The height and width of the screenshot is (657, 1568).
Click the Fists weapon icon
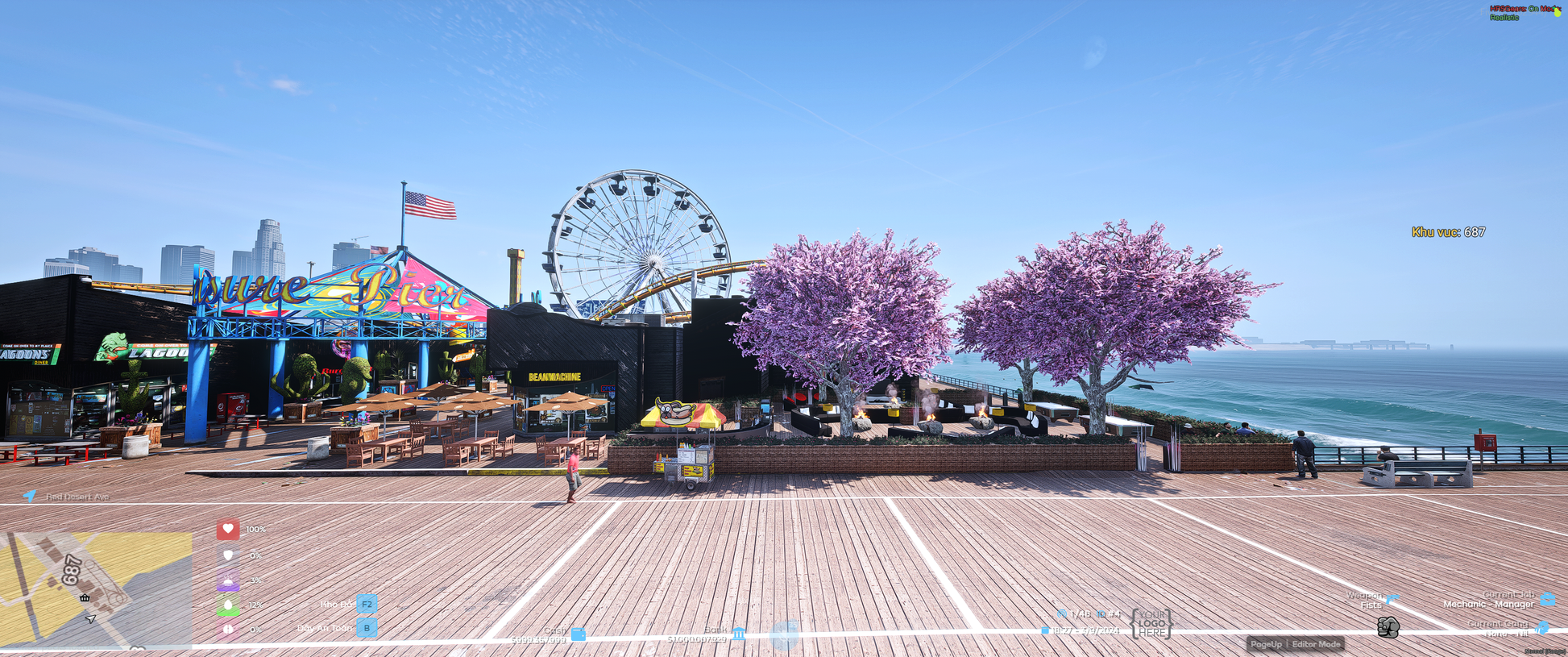click(x=1388, y=627)
